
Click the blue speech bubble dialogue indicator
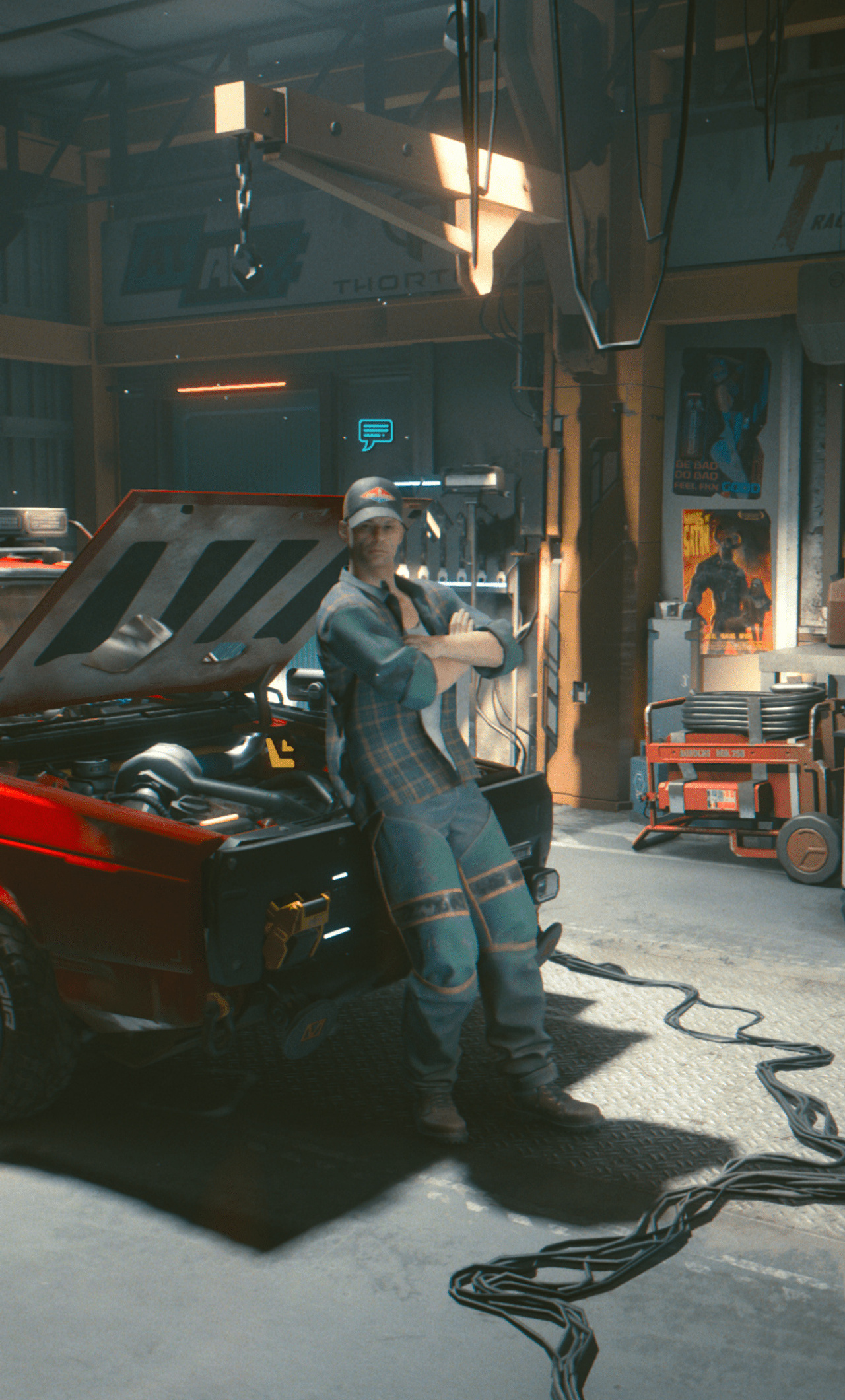373,432
